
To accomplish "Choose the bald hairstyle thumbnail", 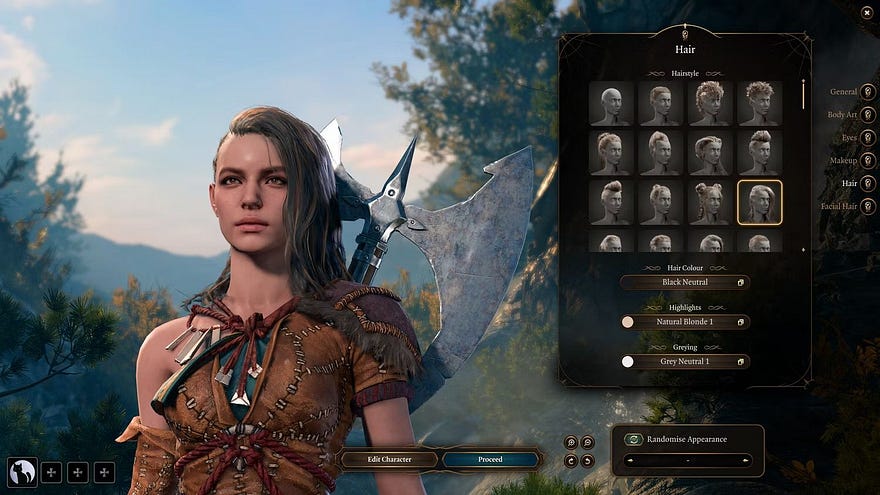I will click(x=611, y=104).
